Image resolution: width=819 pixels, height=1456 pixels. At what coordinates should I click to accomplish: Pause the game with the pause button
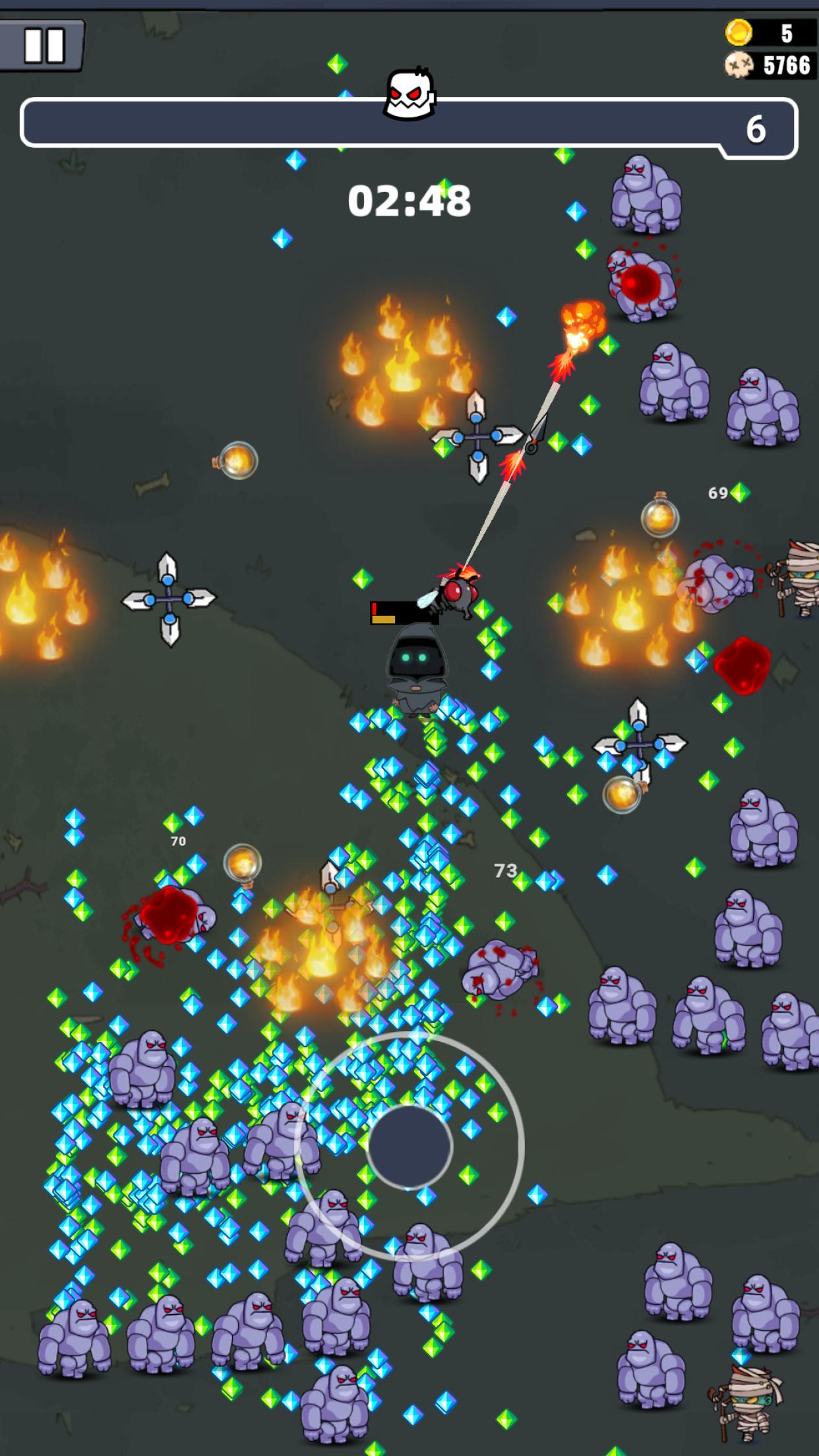click(x=44, y=45)
